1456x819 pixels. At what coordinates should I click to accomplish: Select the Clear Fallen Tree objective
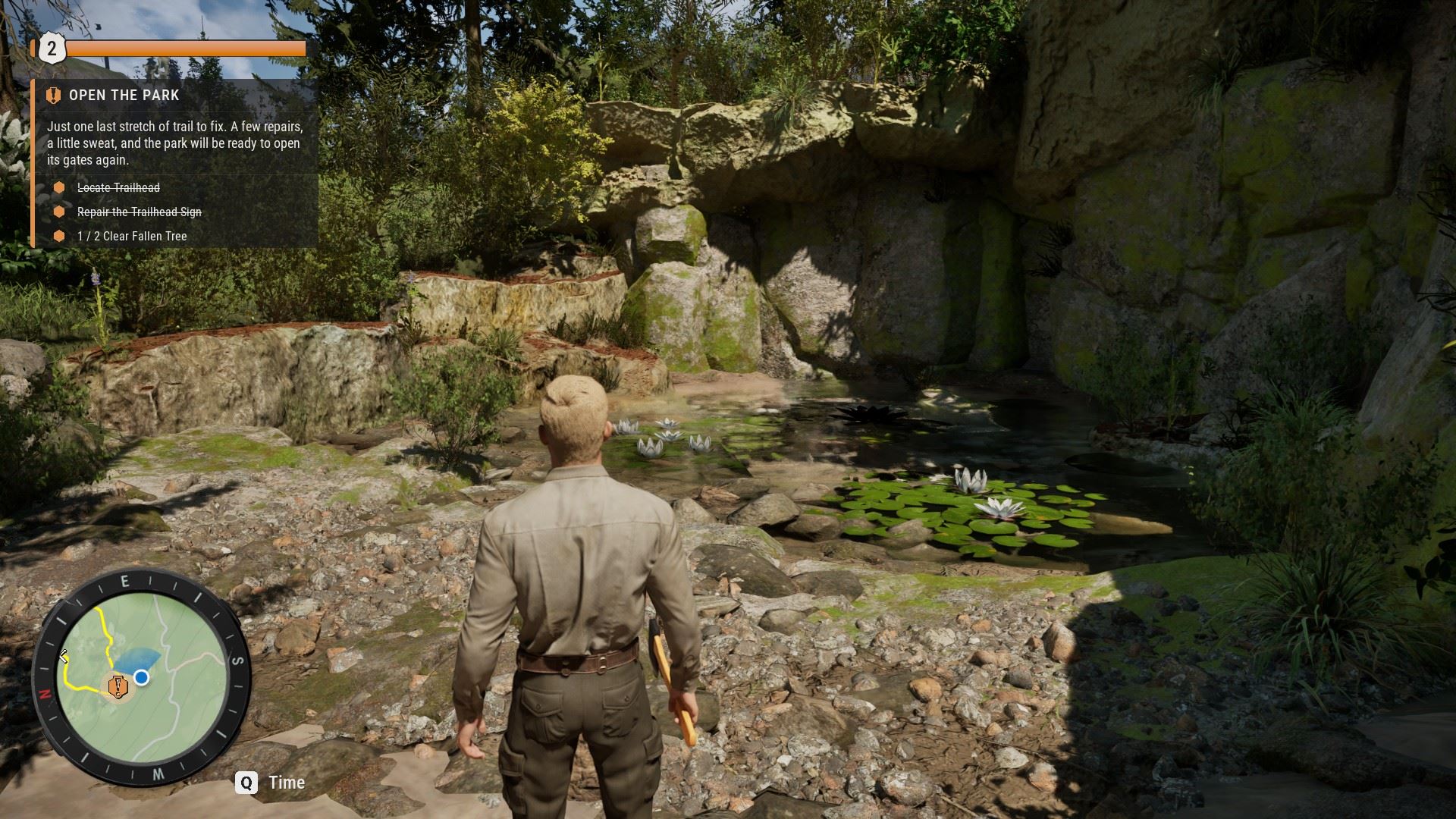132,237
